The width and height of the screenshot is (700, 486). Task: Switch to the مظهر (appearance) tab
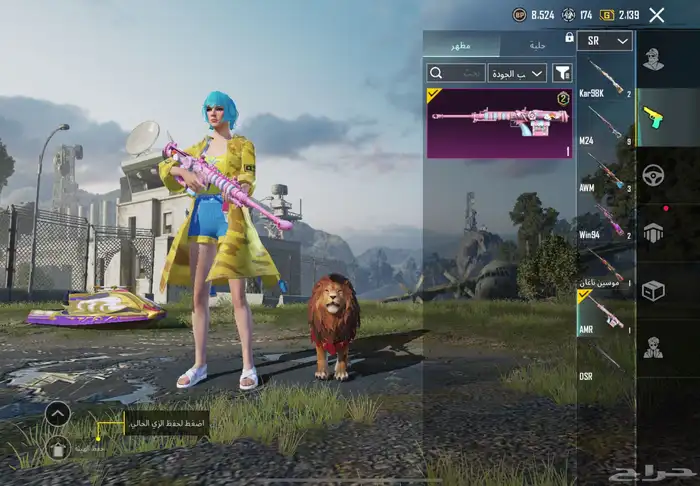pyautogui.click(x=462, y=45)
